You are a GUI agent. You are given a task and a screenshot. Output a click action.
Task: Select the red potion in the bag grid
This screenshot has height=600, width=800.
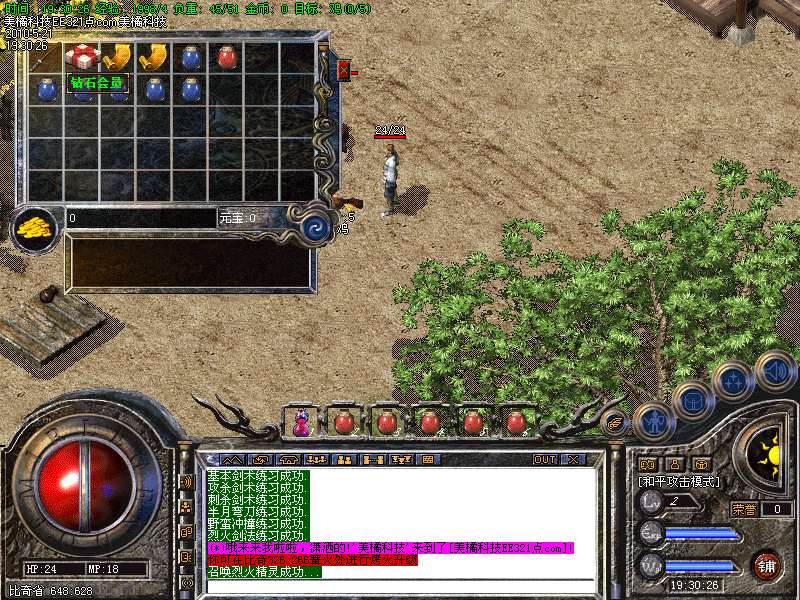(x=227, y=56)
